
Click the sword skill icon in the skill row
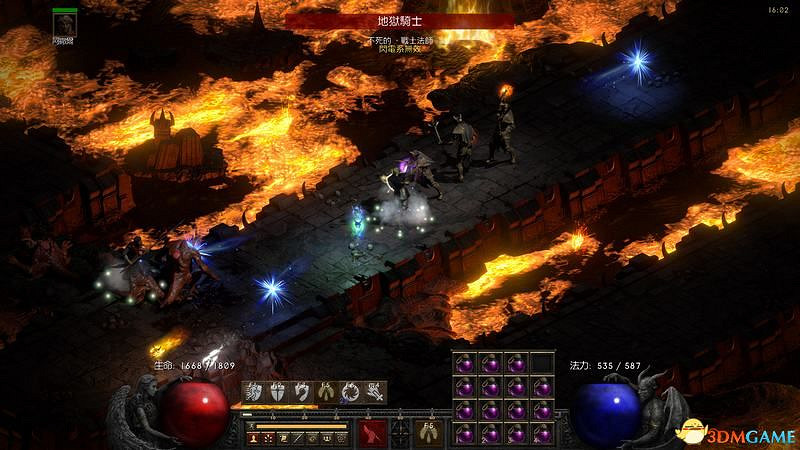pos(374,392)
